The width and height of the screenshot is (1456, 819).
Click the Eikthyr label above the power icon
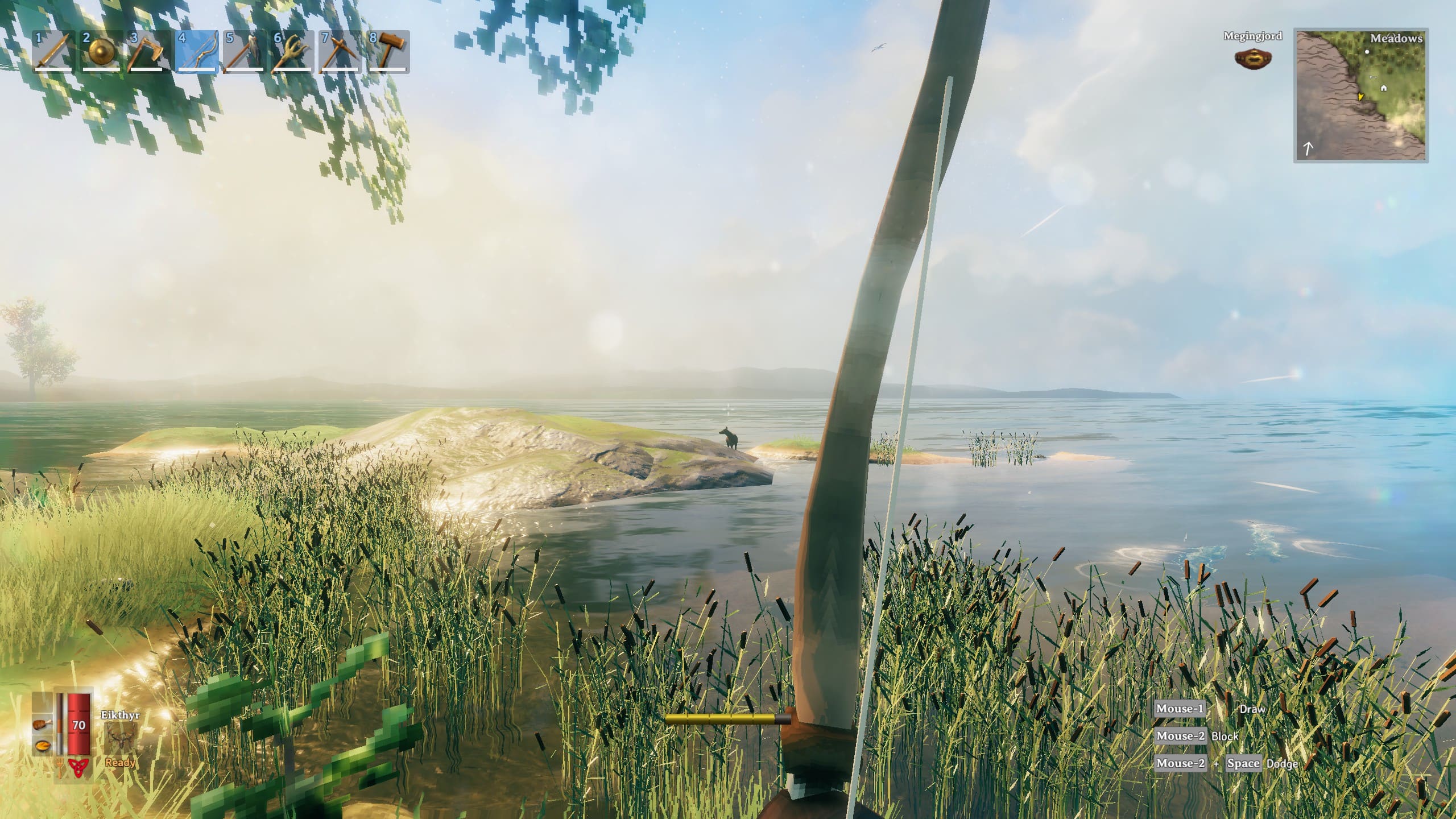coord(120,714)
